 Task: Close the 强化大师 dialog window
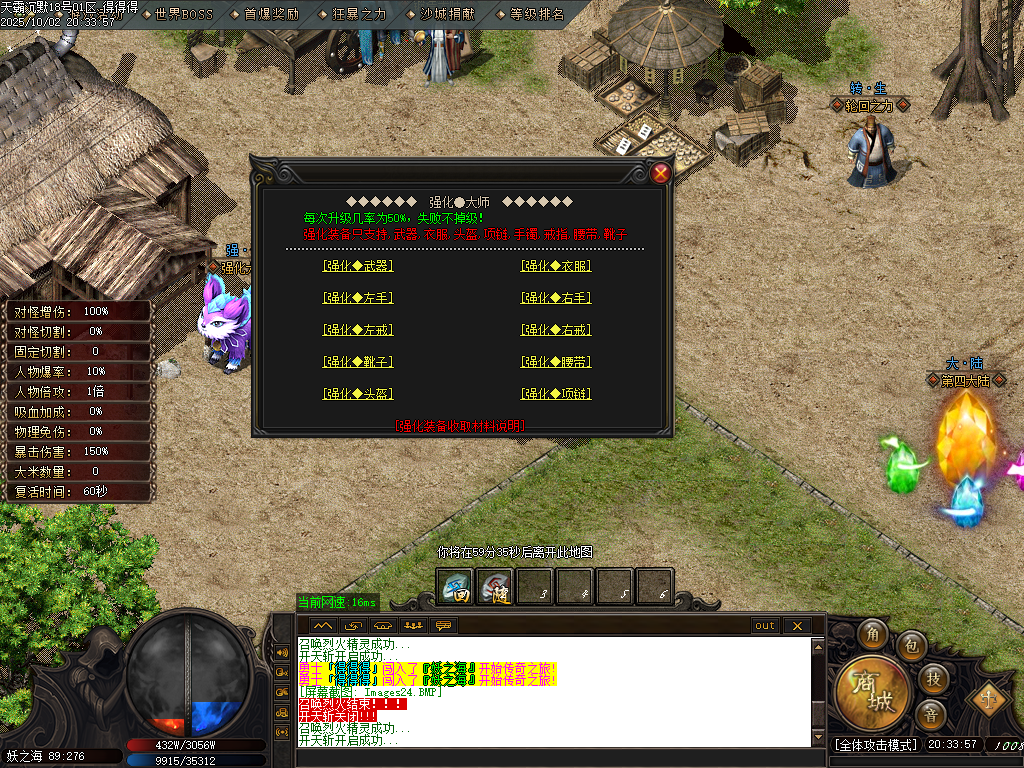coord(660,173)
